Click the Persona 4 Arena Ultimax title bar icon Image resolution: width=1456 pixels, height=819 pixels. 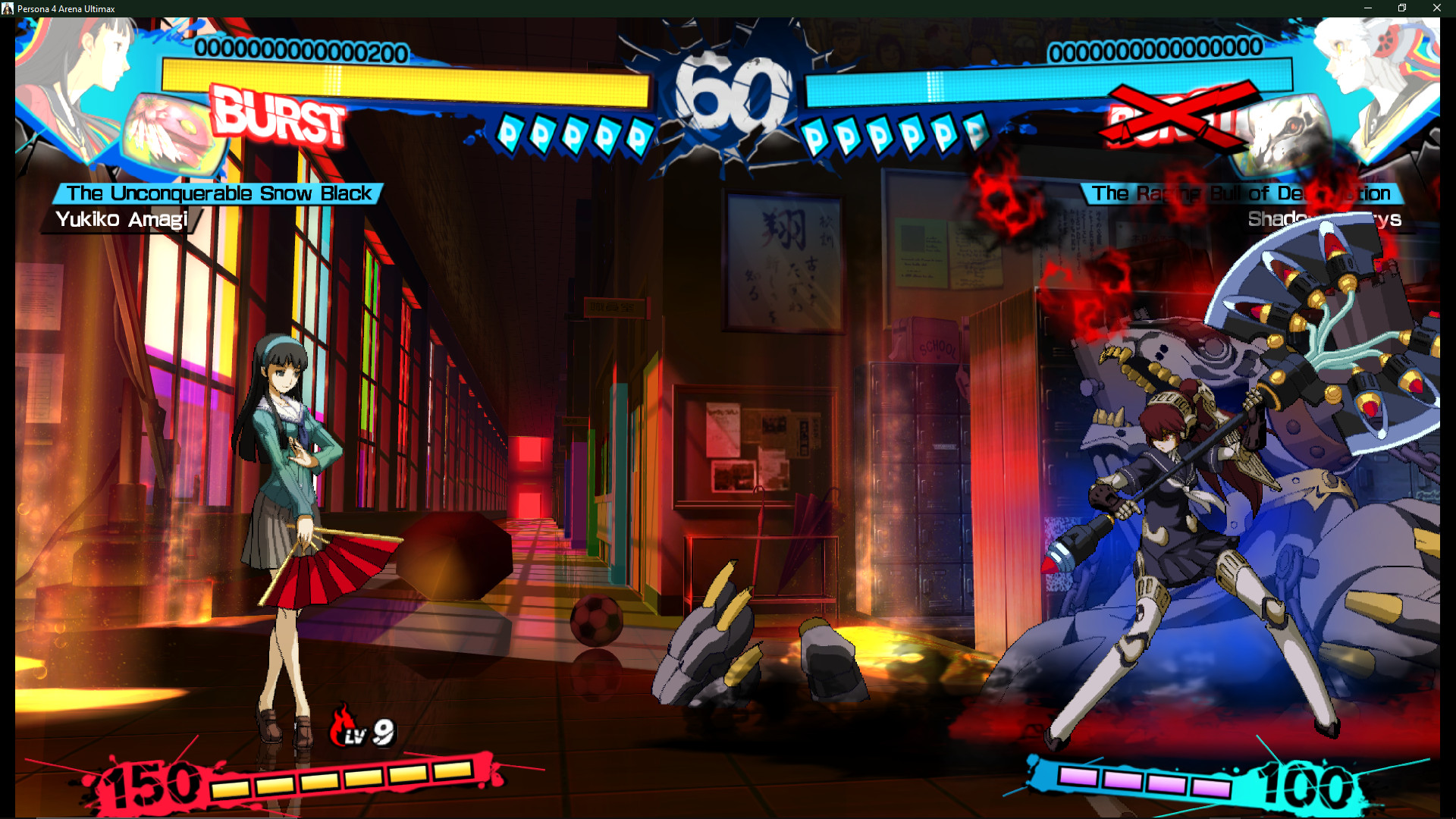coord(8,8)
